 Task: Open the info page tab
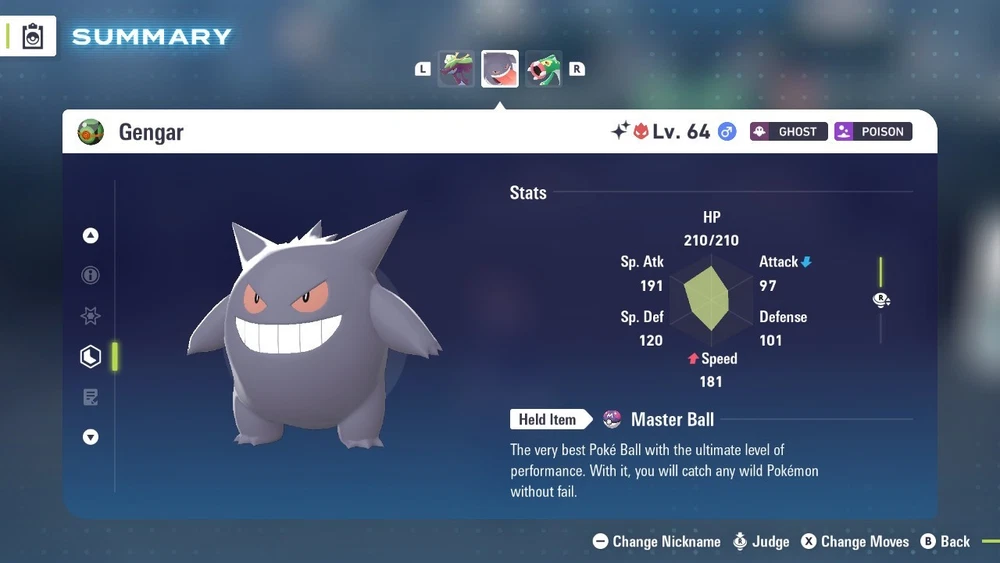pyautogui.click(x=91, y=276)
